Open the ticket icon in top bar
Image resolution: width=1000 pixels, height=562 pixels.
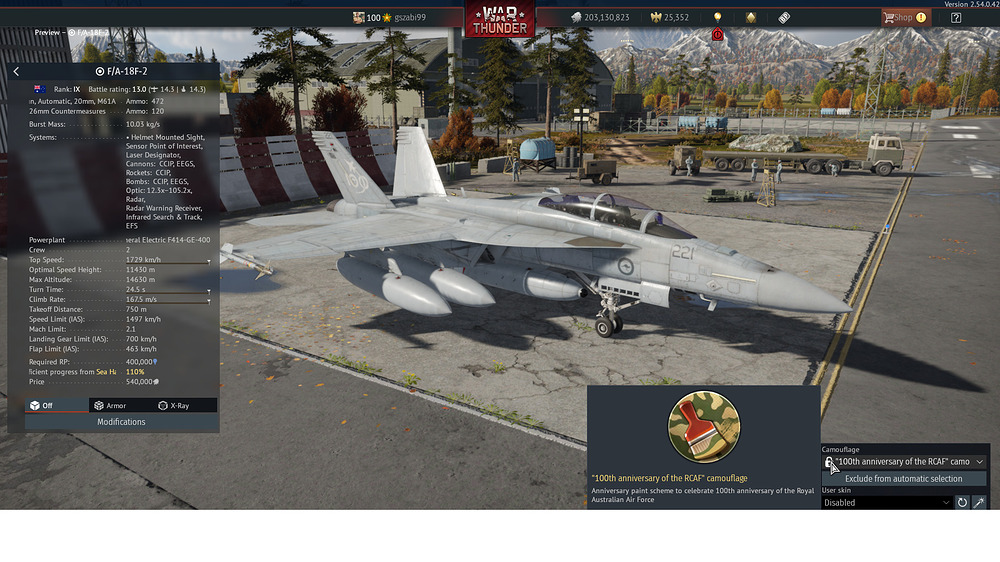pos(784,17)
